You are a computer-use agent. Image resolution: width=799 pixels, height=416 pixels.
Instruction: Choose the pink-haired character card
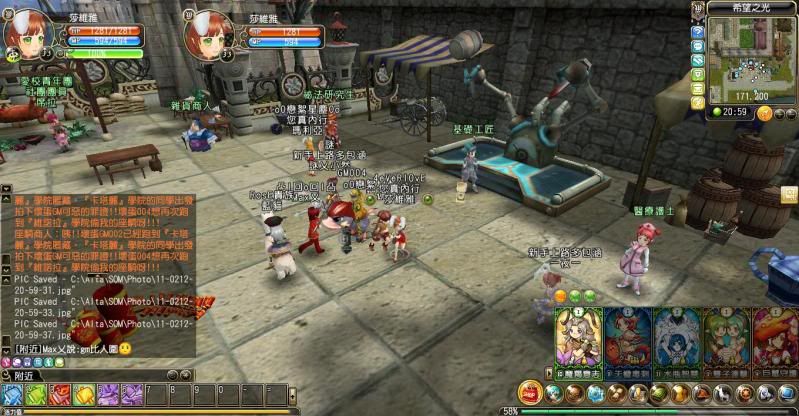click(774, 341)
